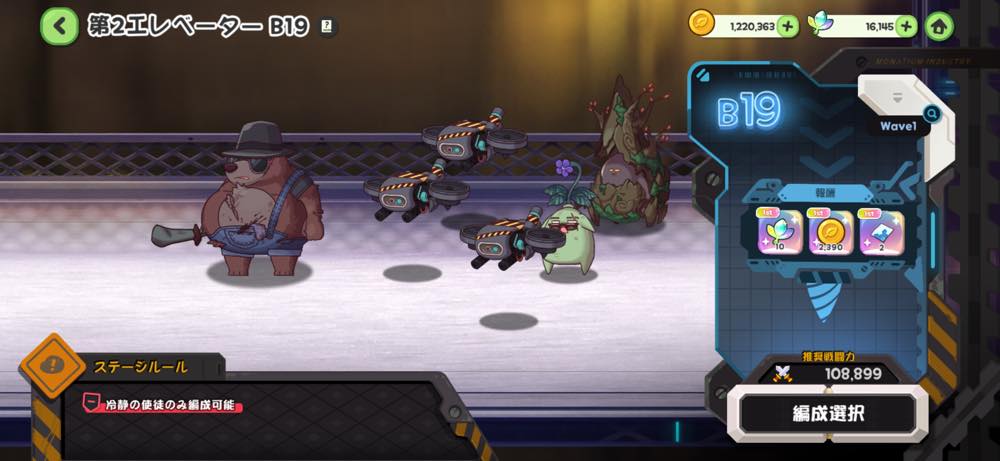1000x461 pixels.
Task: Open the help question mark beside B19 title
Action: (x=326, y=28)
